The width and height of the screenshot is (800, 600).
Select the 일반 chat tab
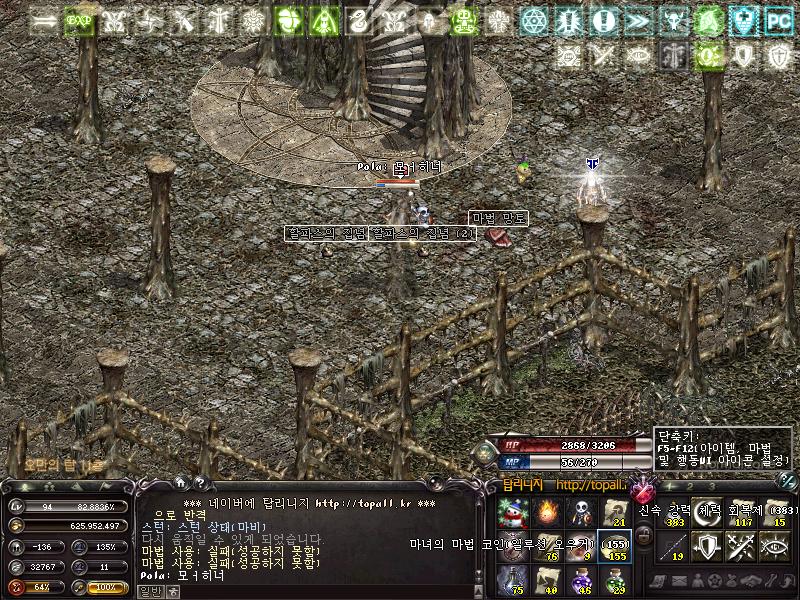click(x=148, y=591)
